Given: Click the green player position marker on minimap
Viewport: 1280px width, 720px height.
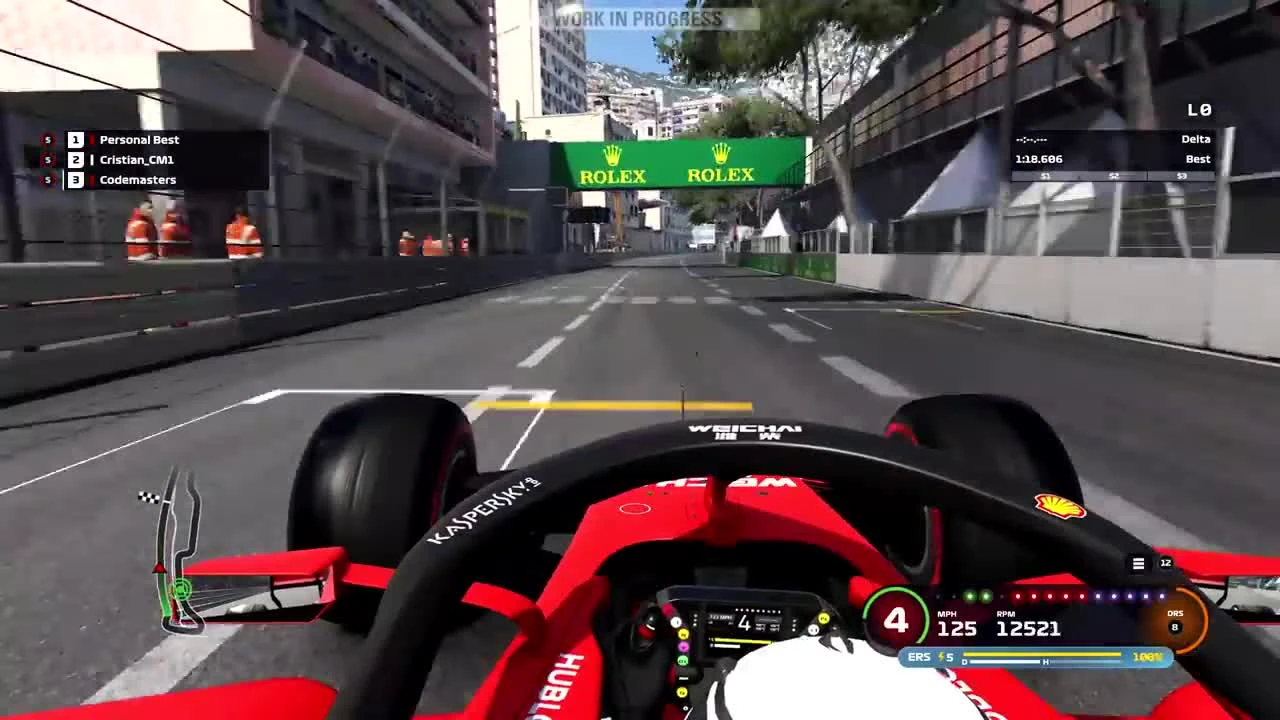Looking at the screenshot, I should [x=180, y=589].
